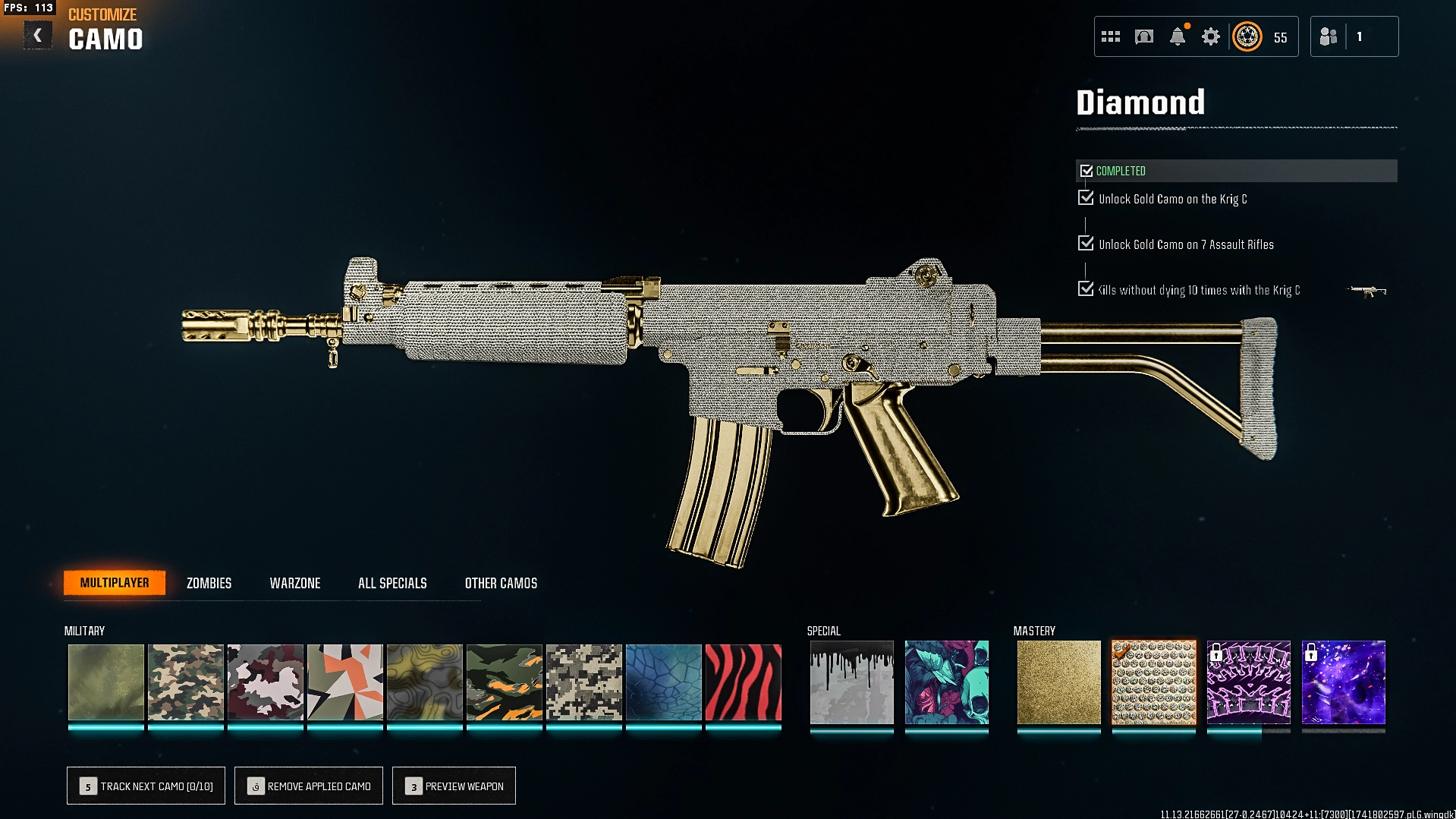The width and height of the screenshot is (1456, 819).
Task: Choose the blue cracked scale camo
Action: pos(664,682)
